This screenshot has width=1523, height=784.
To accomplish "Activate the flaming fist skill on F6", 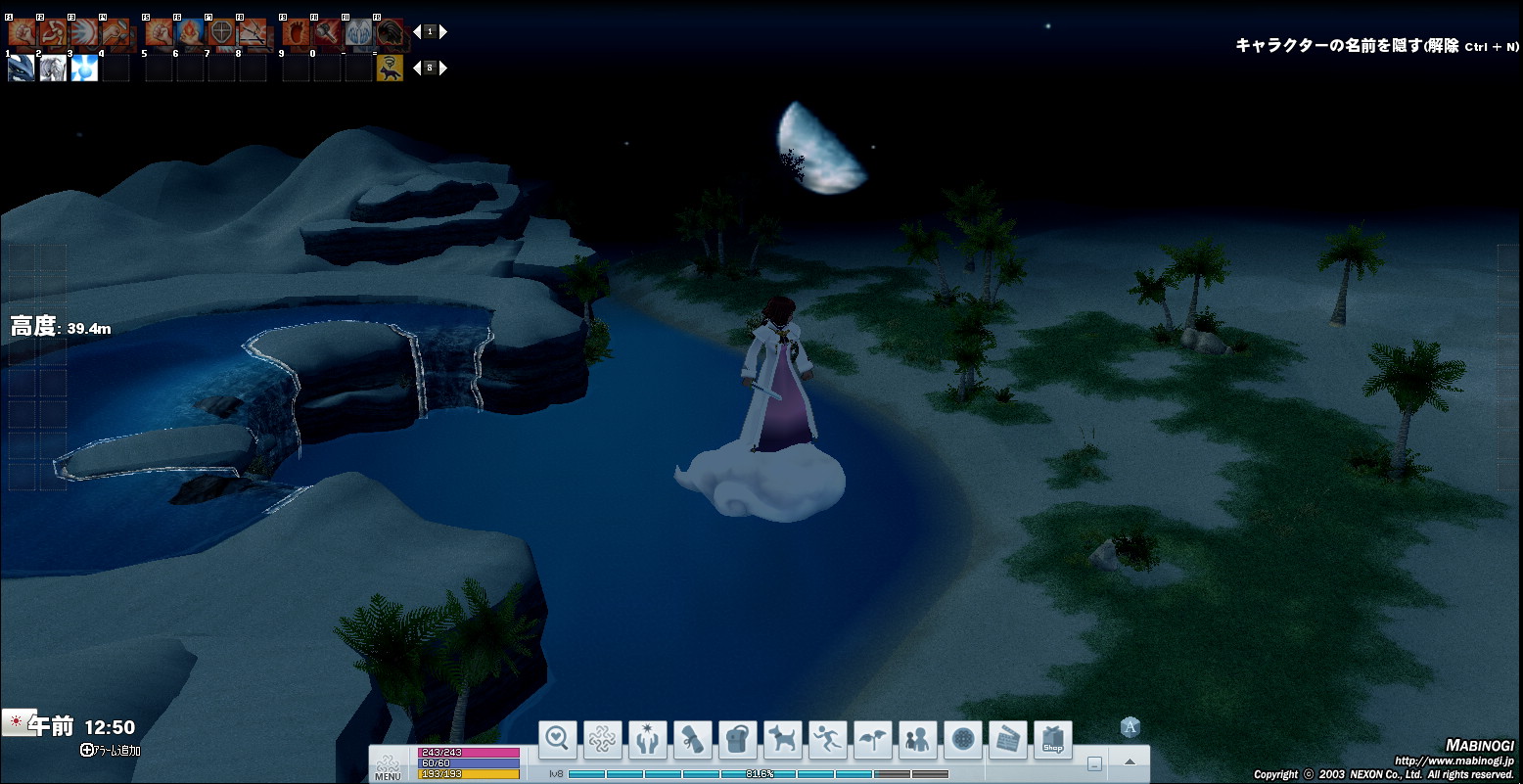I will click(x=190, y=34).
